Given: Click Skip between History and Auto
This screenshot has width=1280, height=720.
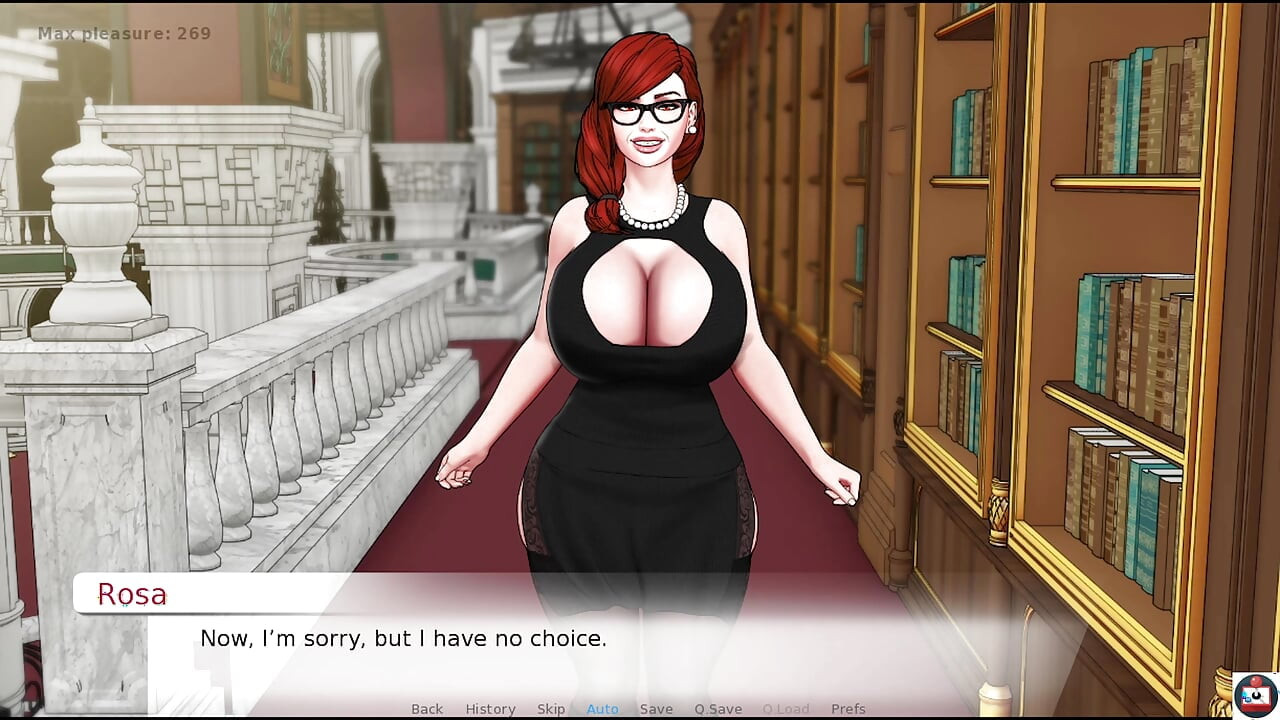Looking at the screenshot, I should (551, 708).
